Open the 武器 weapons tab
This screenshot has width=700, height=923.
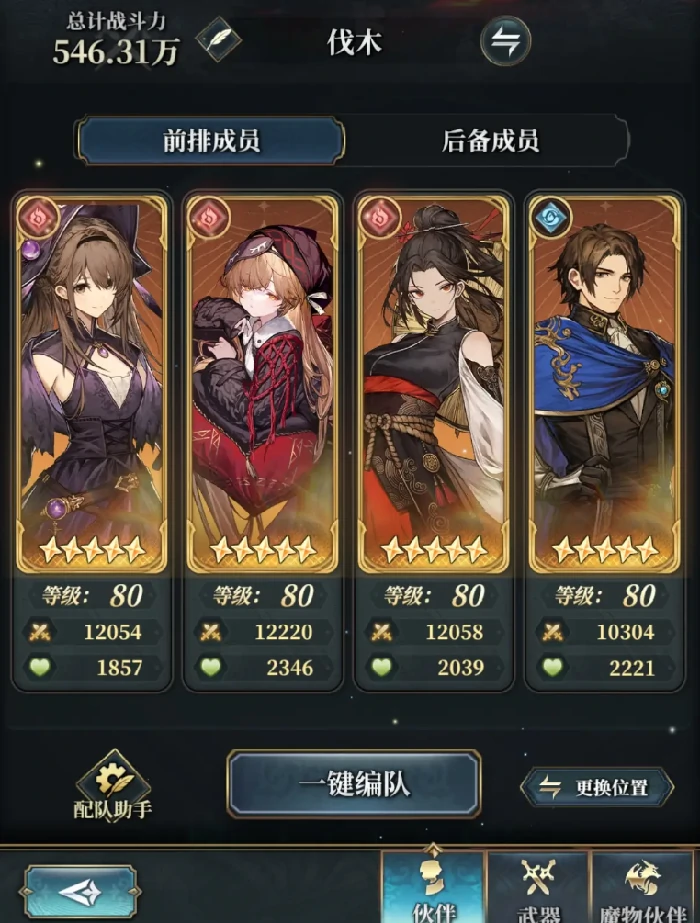tap(537, 887)
